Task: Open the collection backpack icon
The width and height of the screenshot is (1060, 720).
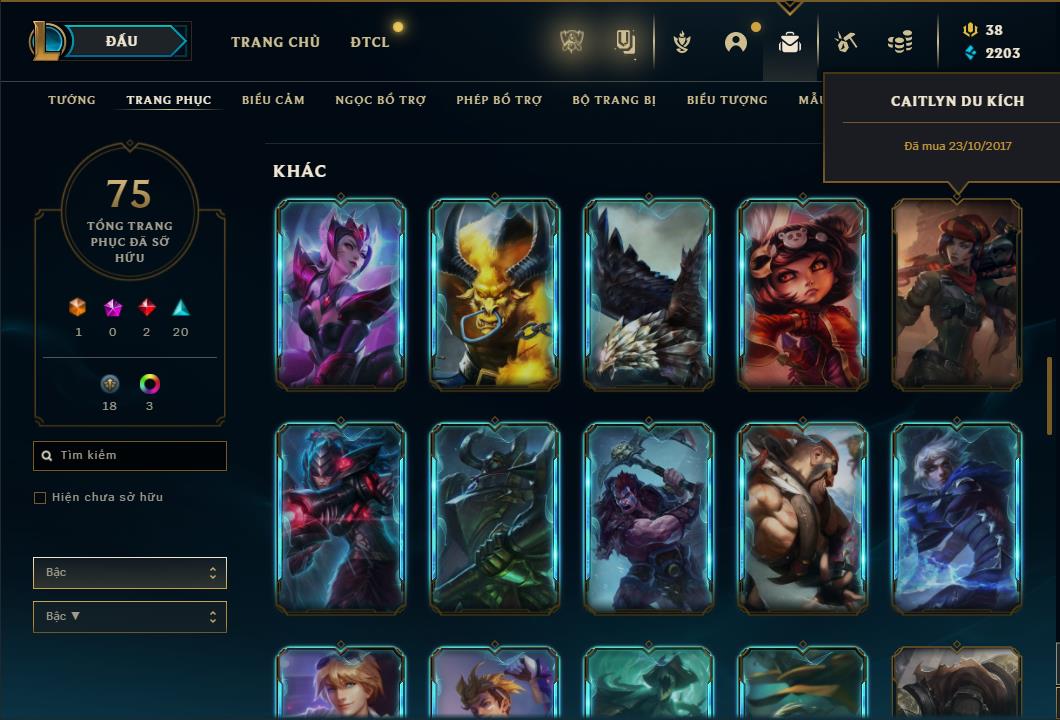Action: click(x=790, y=42)
